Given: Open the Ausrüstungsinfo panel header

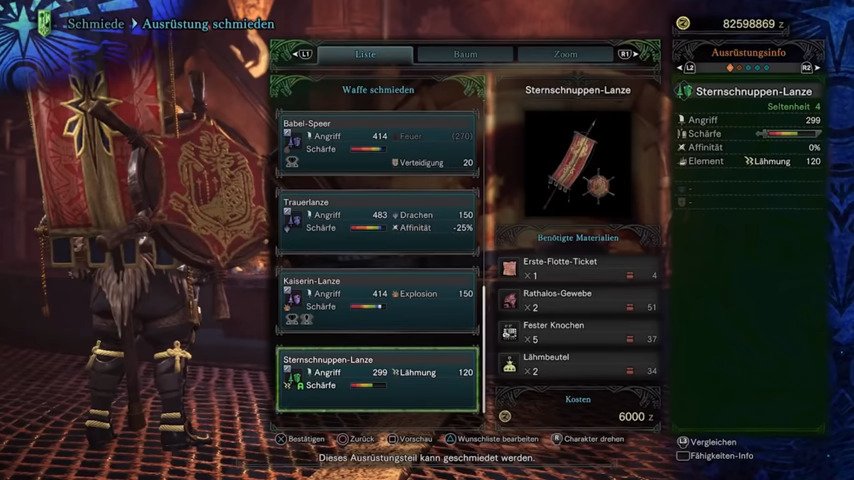Looking at the screenshot, I should pyautogui.click(x=749, y=52).
